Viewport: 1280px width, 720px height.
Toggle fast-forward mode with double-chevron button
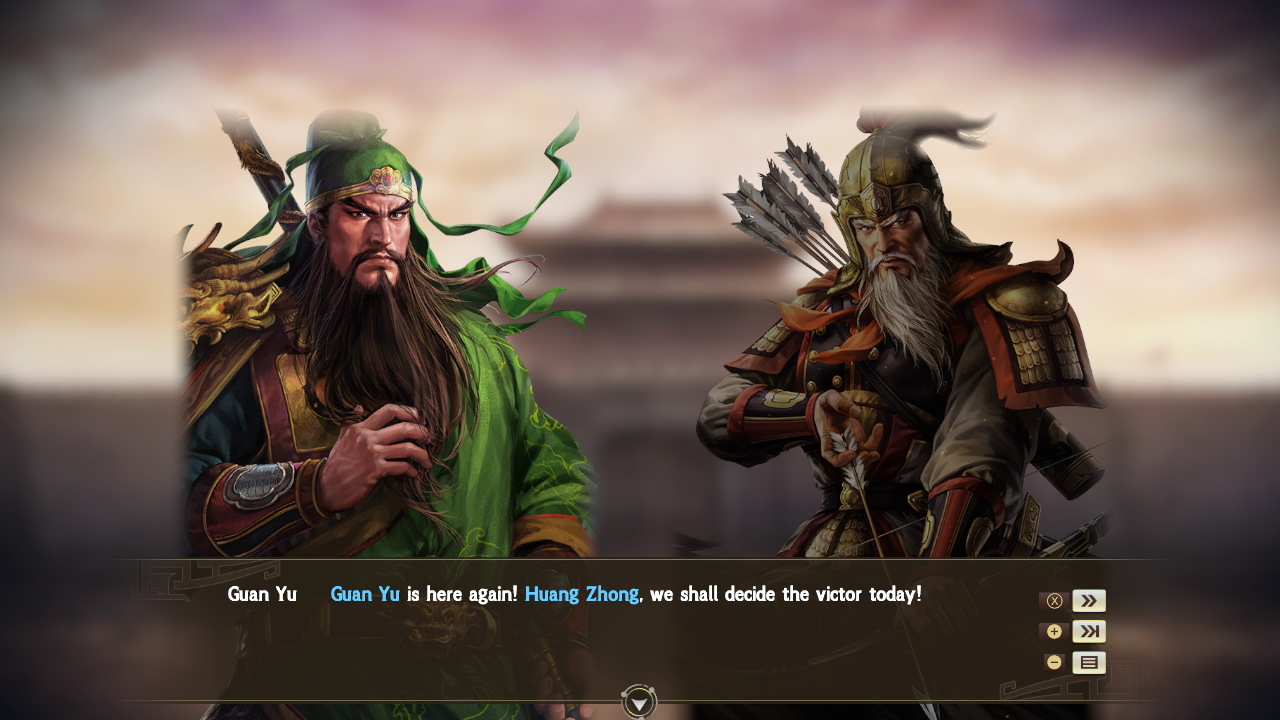[x=1088, y=600]
